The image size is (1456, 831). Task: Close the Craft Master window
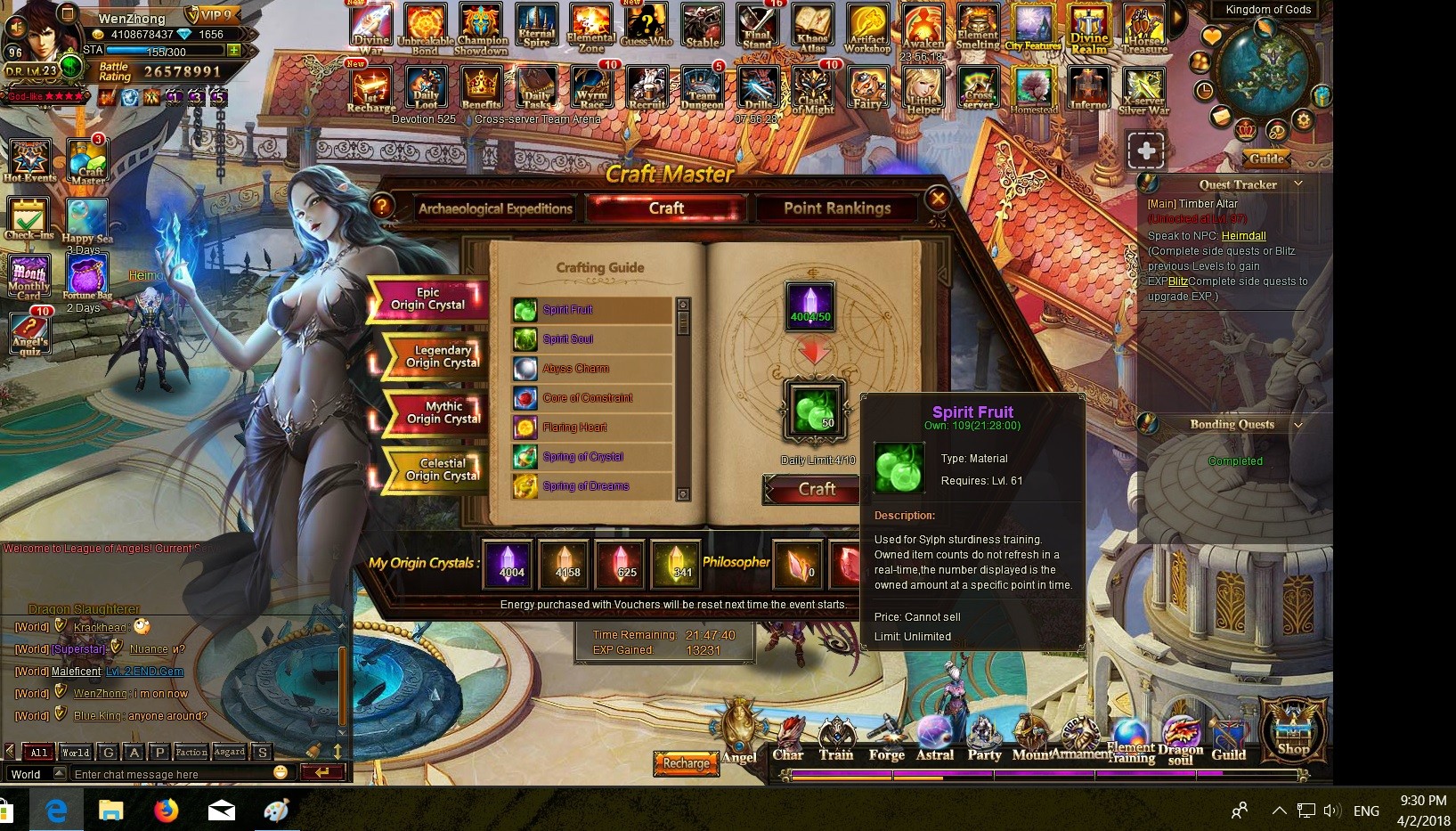point(938,199)
